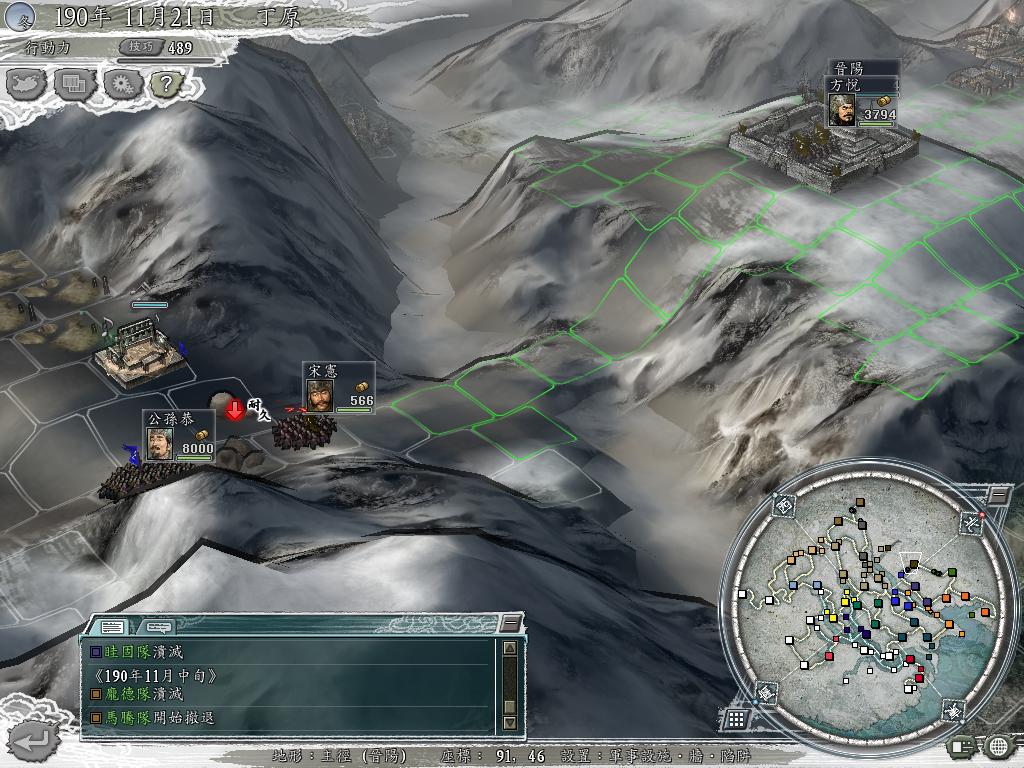Click the list panel icon beside the globe
This screenshot has width=1024, height=768.
coord(962,745)
